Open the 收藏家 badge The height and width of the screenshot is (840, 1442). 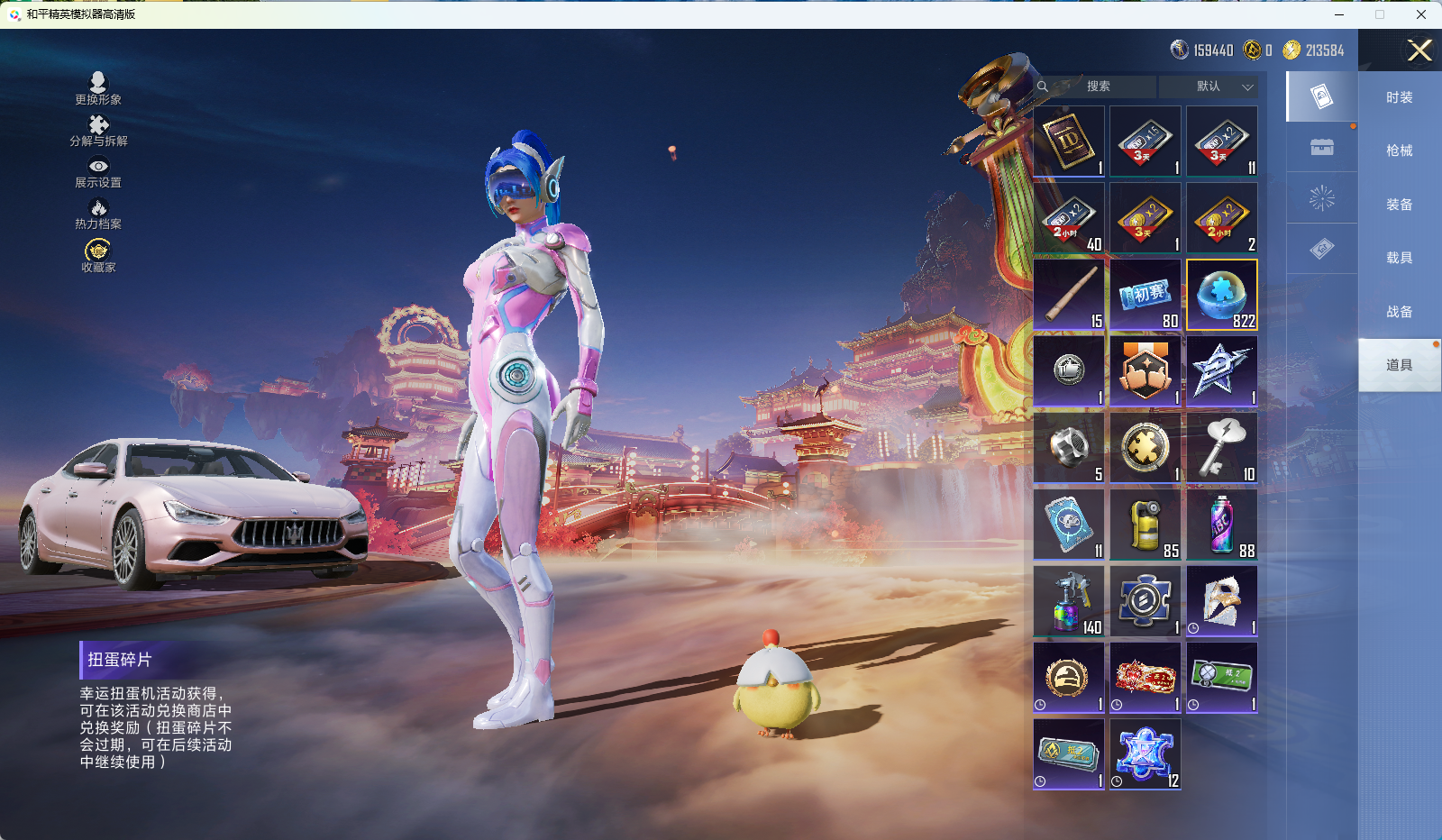coord(98,255)
